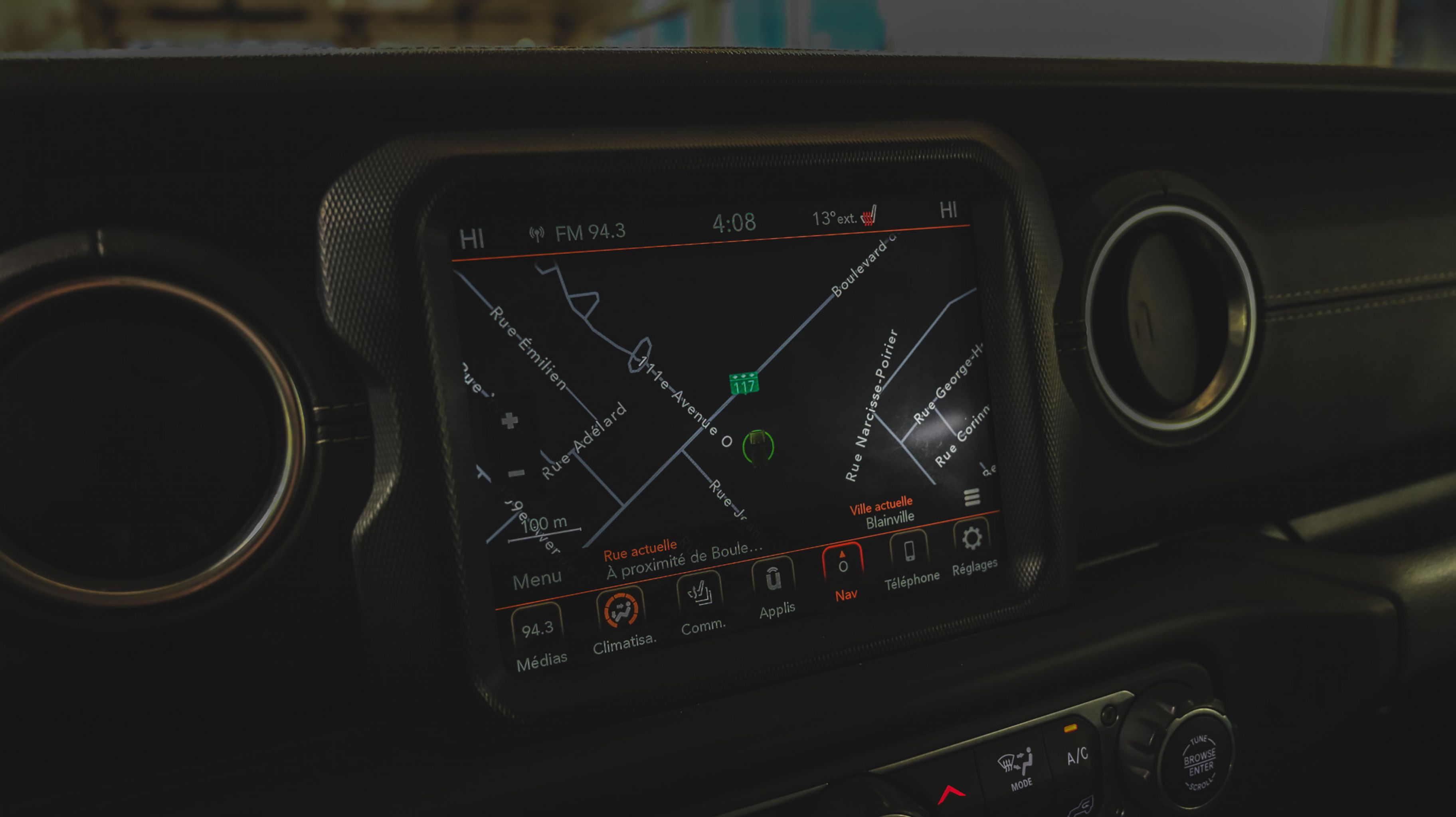Select the green route 117 map marker
The height and width of the screenshot is (817, 1456).
coord(744,384)
